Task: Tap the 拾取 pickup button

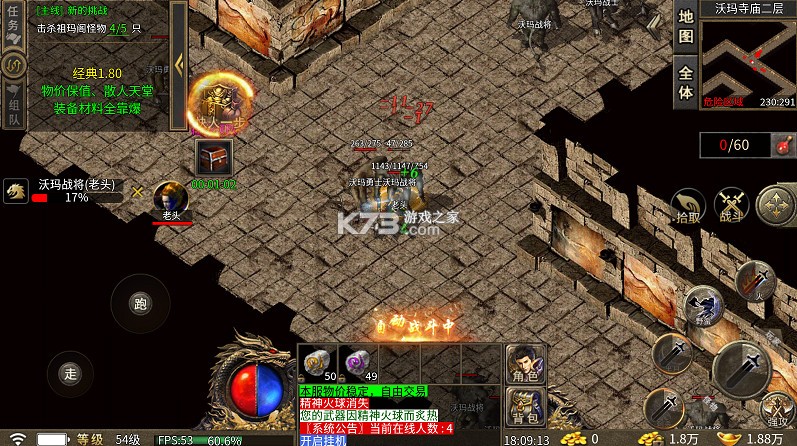Action: point(687,203)
